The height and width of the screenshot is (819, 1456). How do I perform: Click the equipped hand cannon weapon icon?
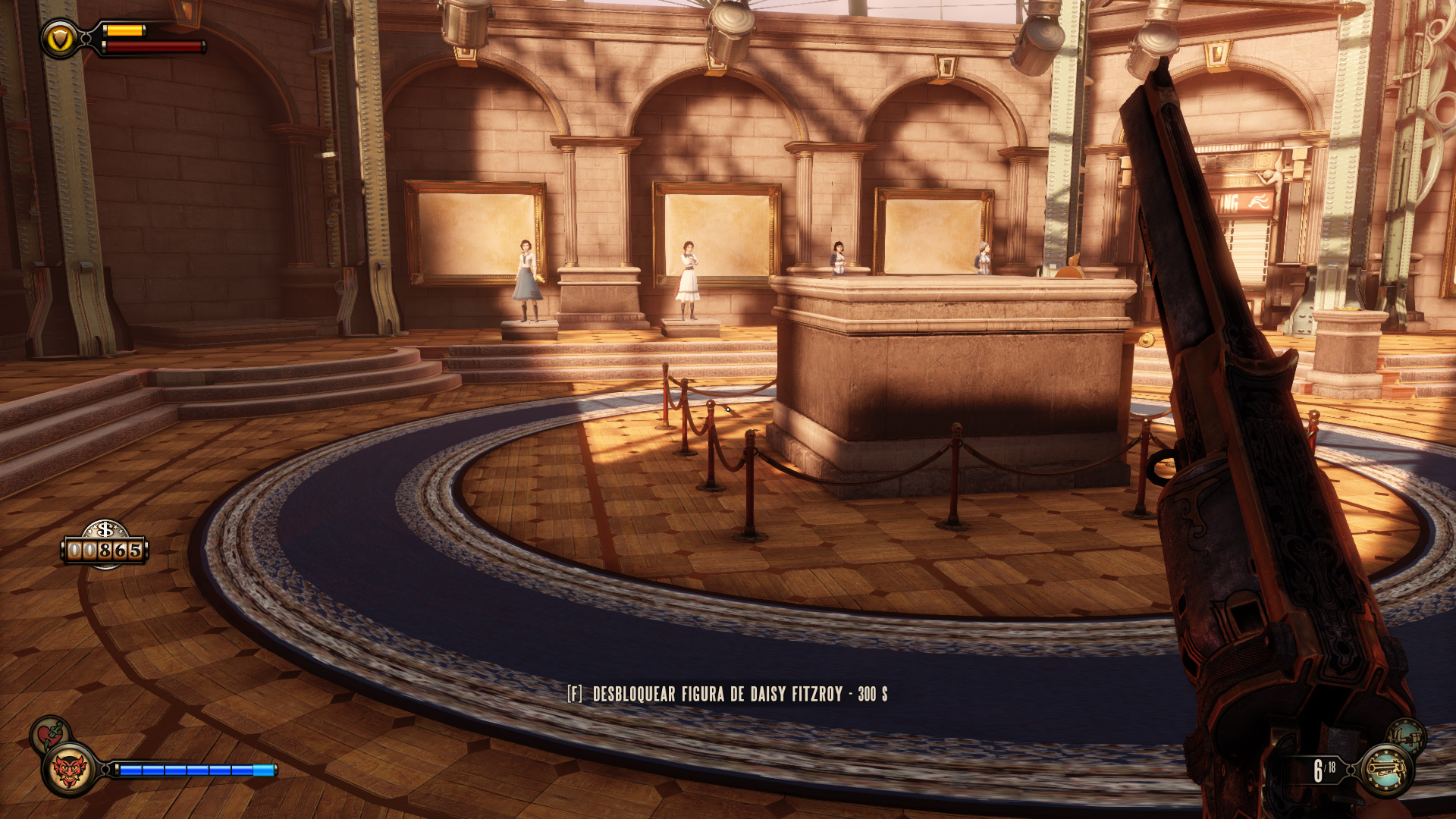tap(1386, 770)
